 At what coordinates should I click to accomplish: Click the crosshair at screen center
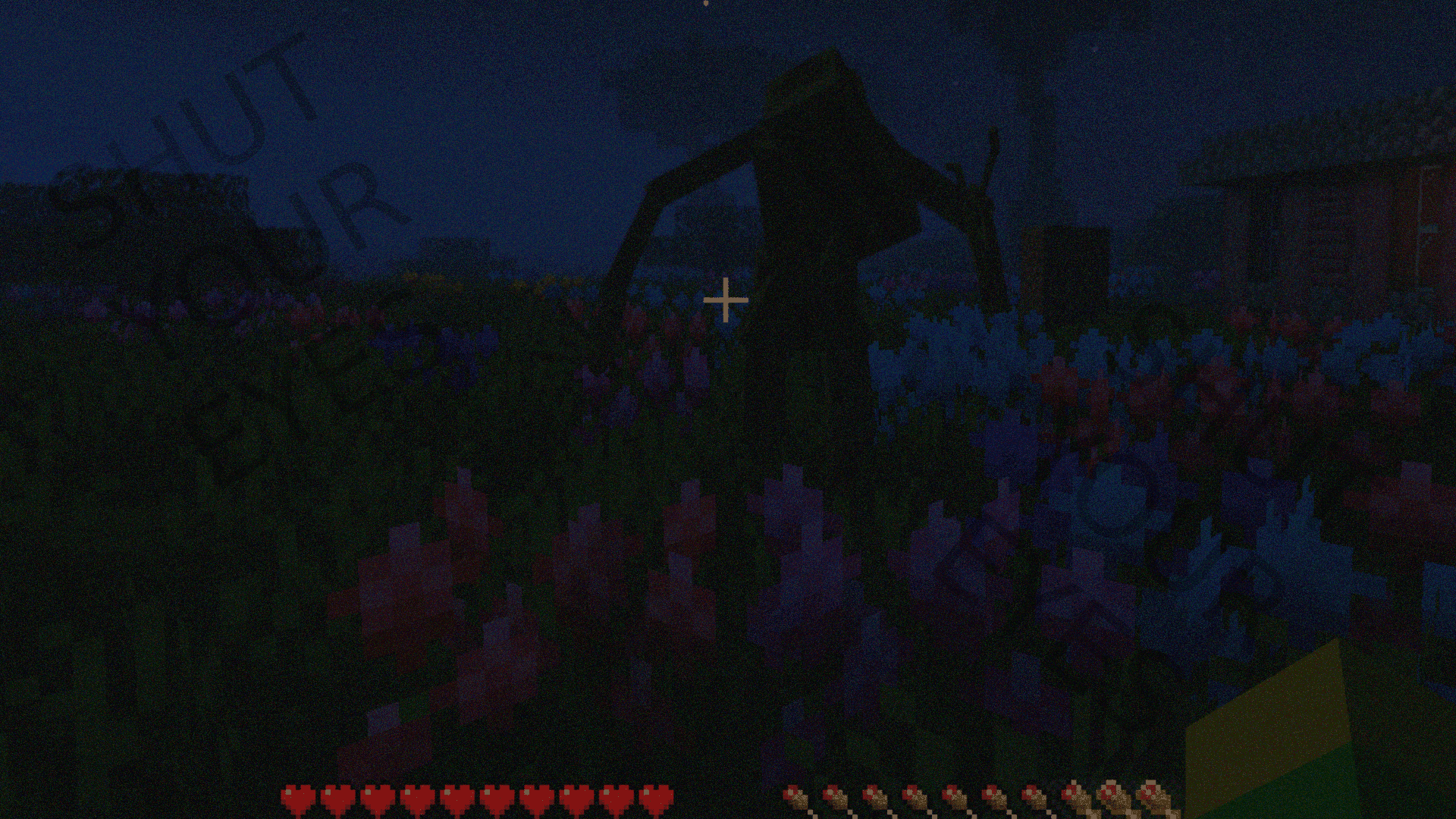(726, 300)
